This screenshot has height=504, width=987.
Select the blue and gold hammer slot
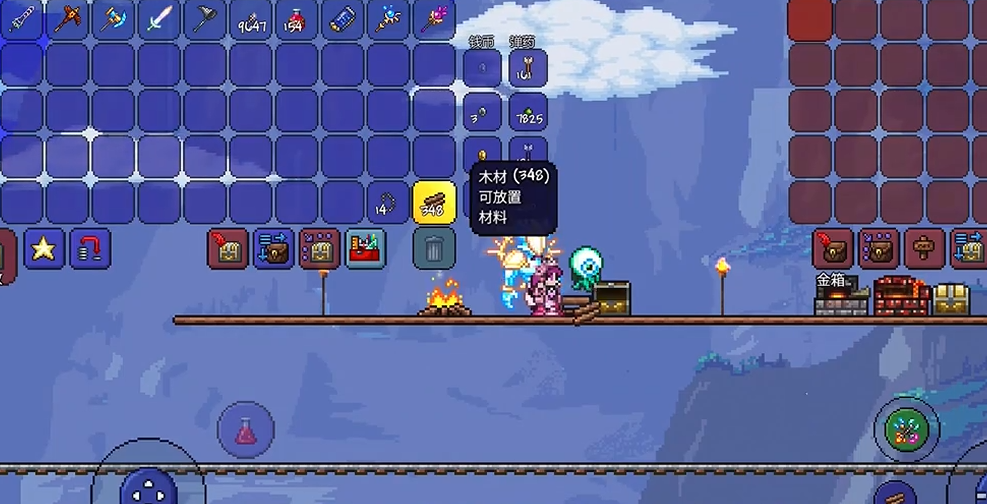(113, 19)
